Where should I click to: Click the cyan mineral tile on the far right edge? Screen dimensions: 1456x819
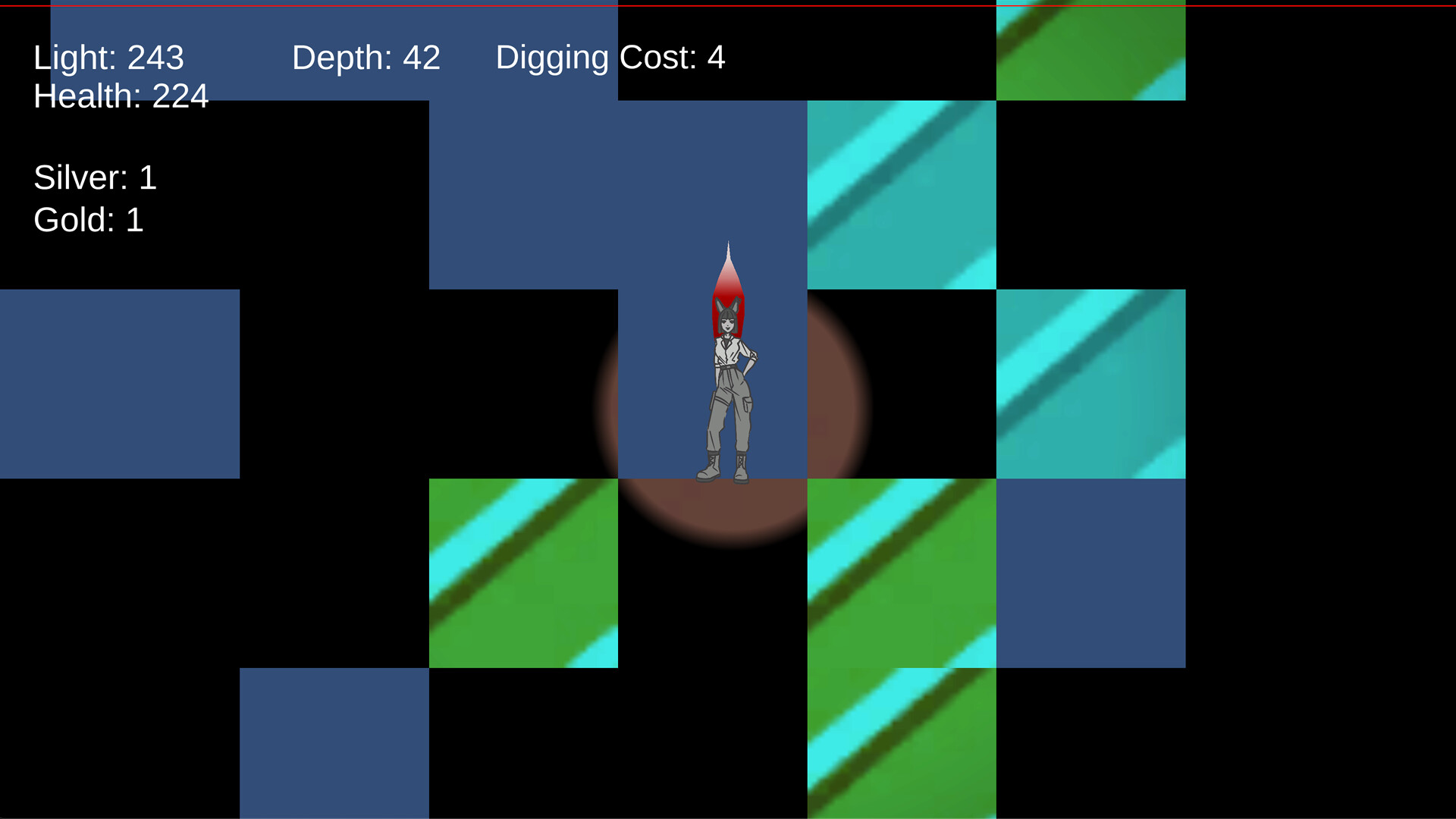click(x=1092, y=383)
